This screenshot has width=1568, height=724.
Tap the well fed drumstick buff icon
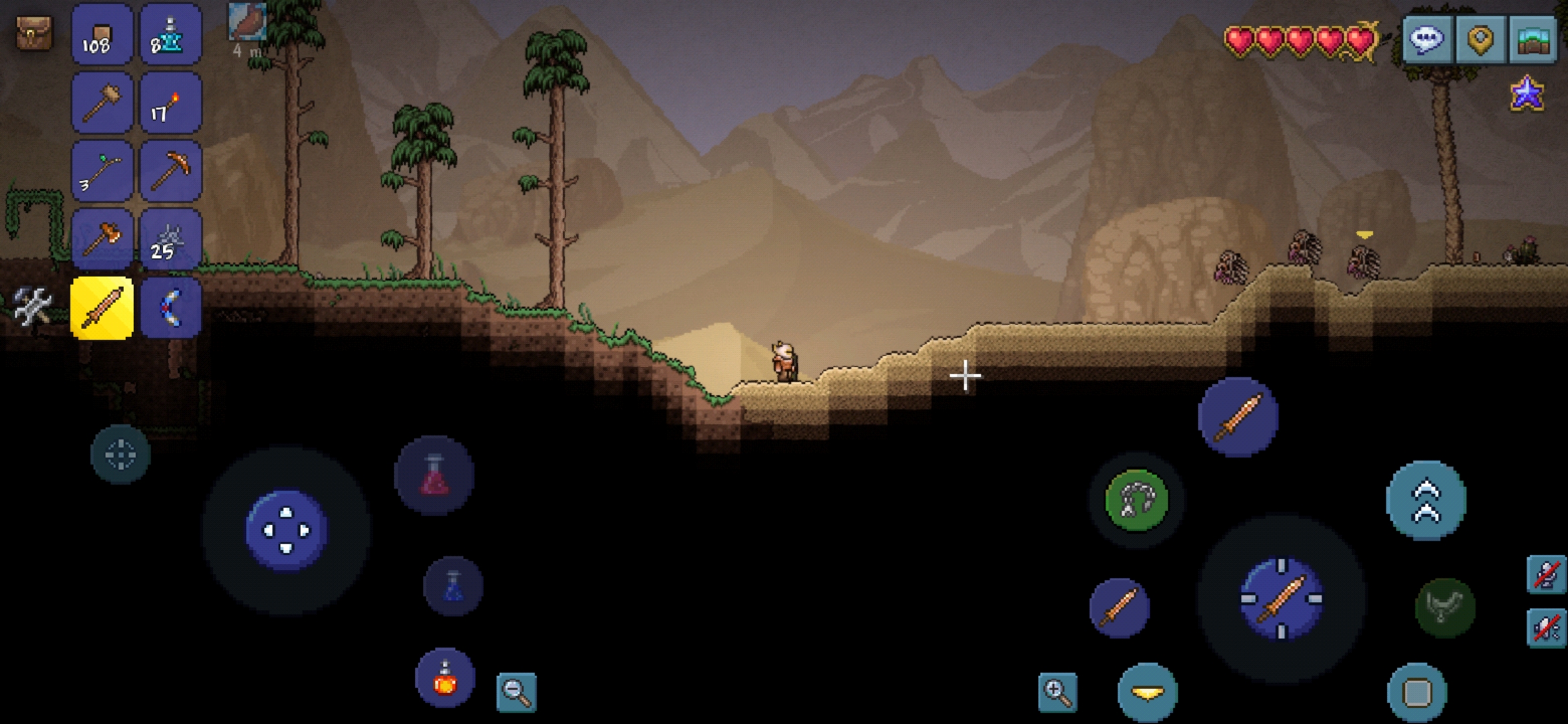click(x=247, y=23)
